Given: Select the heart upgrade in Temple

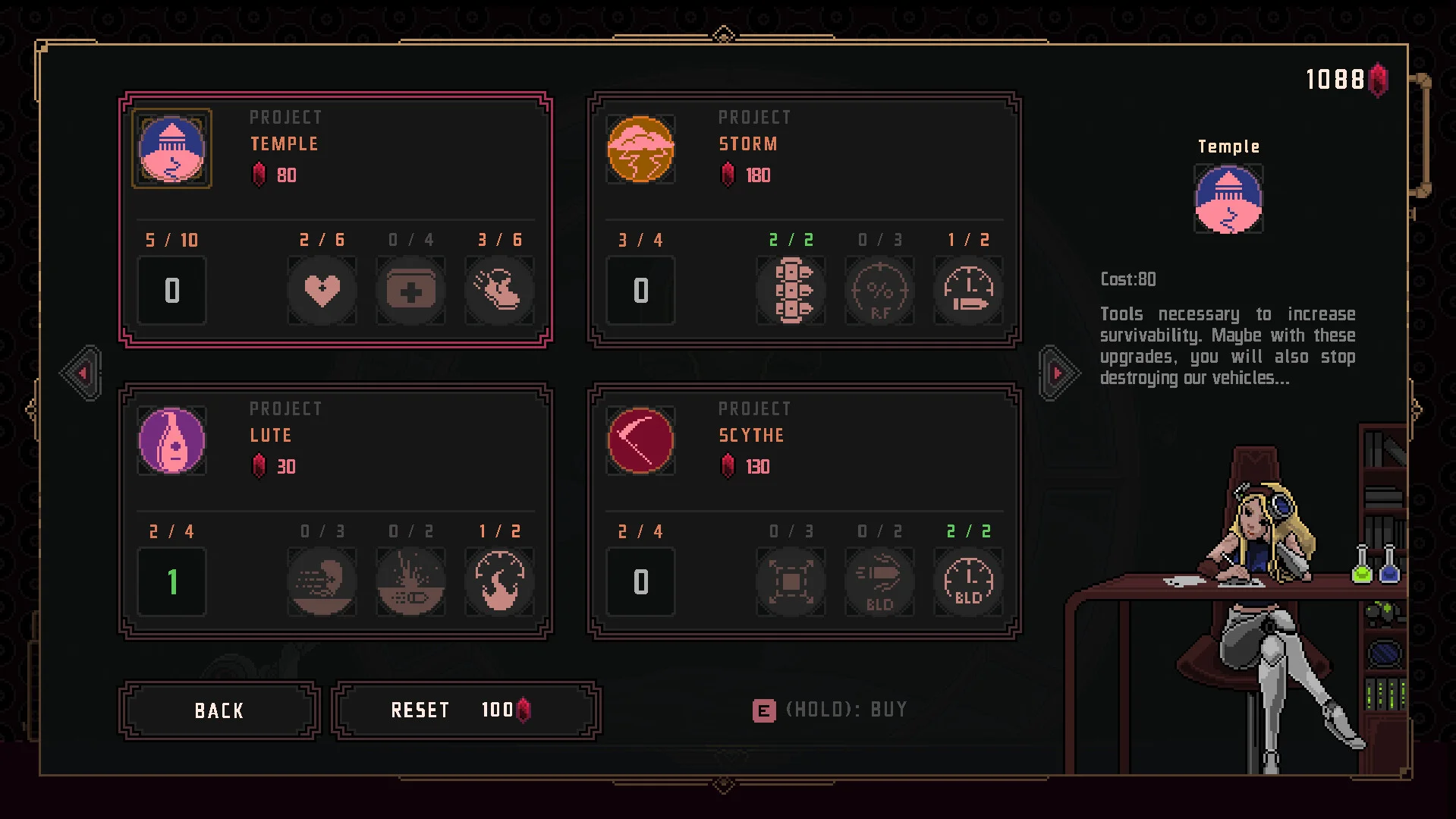Looking at the screenshot, I should click(322, 290).
